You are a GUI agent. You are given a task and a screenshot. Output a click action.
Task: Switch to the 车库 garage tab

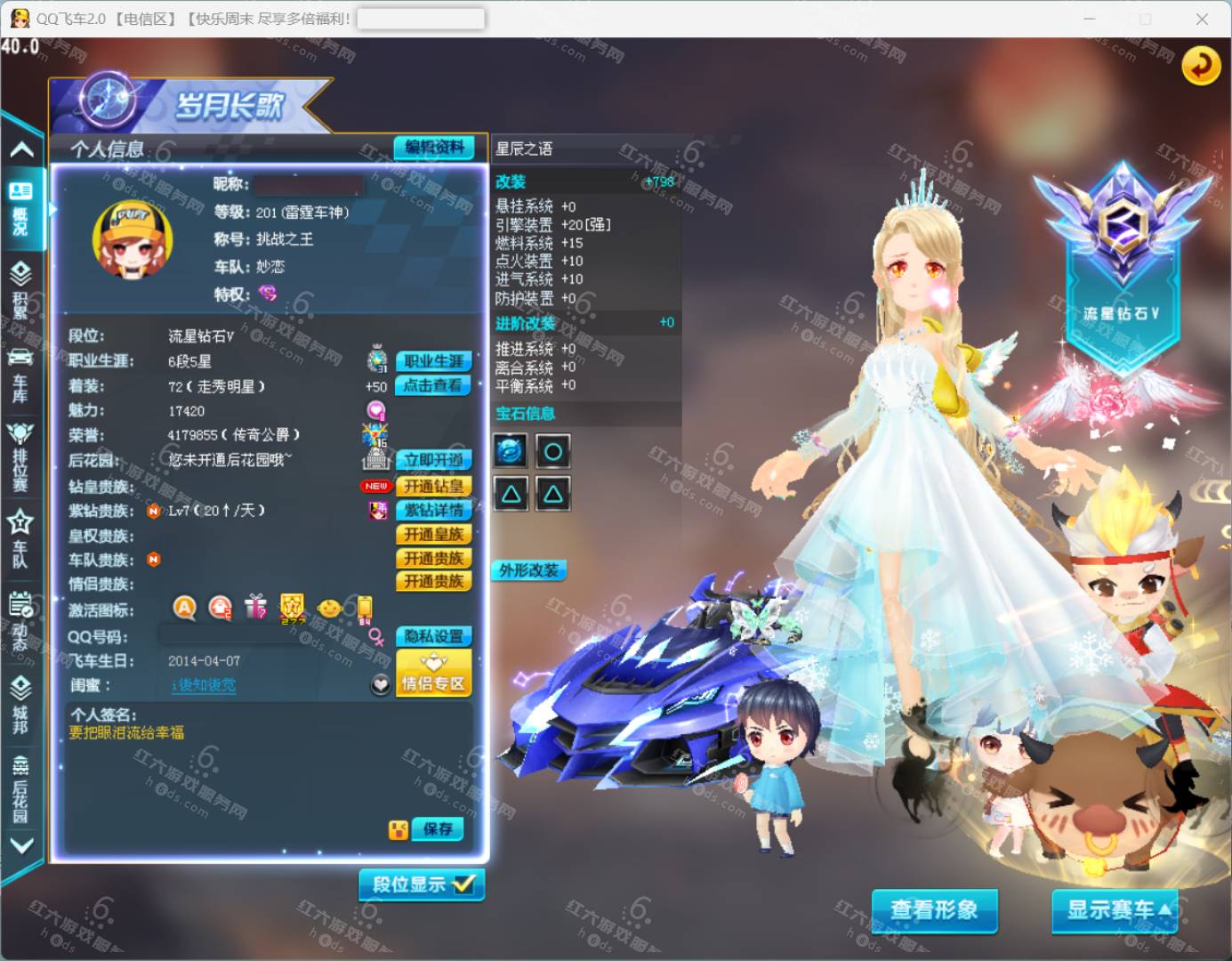pos(20,376)
